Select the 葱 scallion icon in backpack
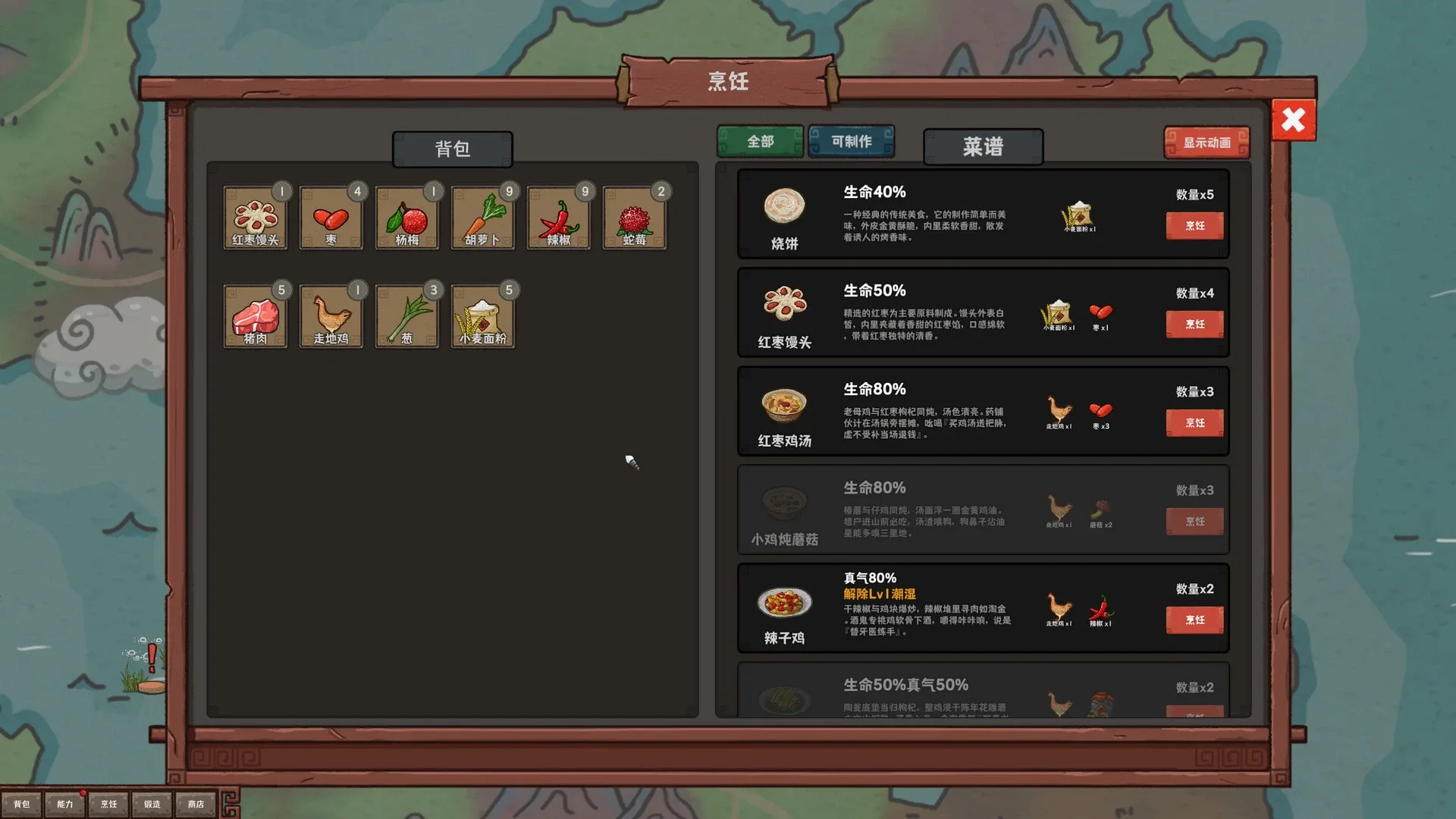Screen dimensions: 1456x819 point(407,315)
